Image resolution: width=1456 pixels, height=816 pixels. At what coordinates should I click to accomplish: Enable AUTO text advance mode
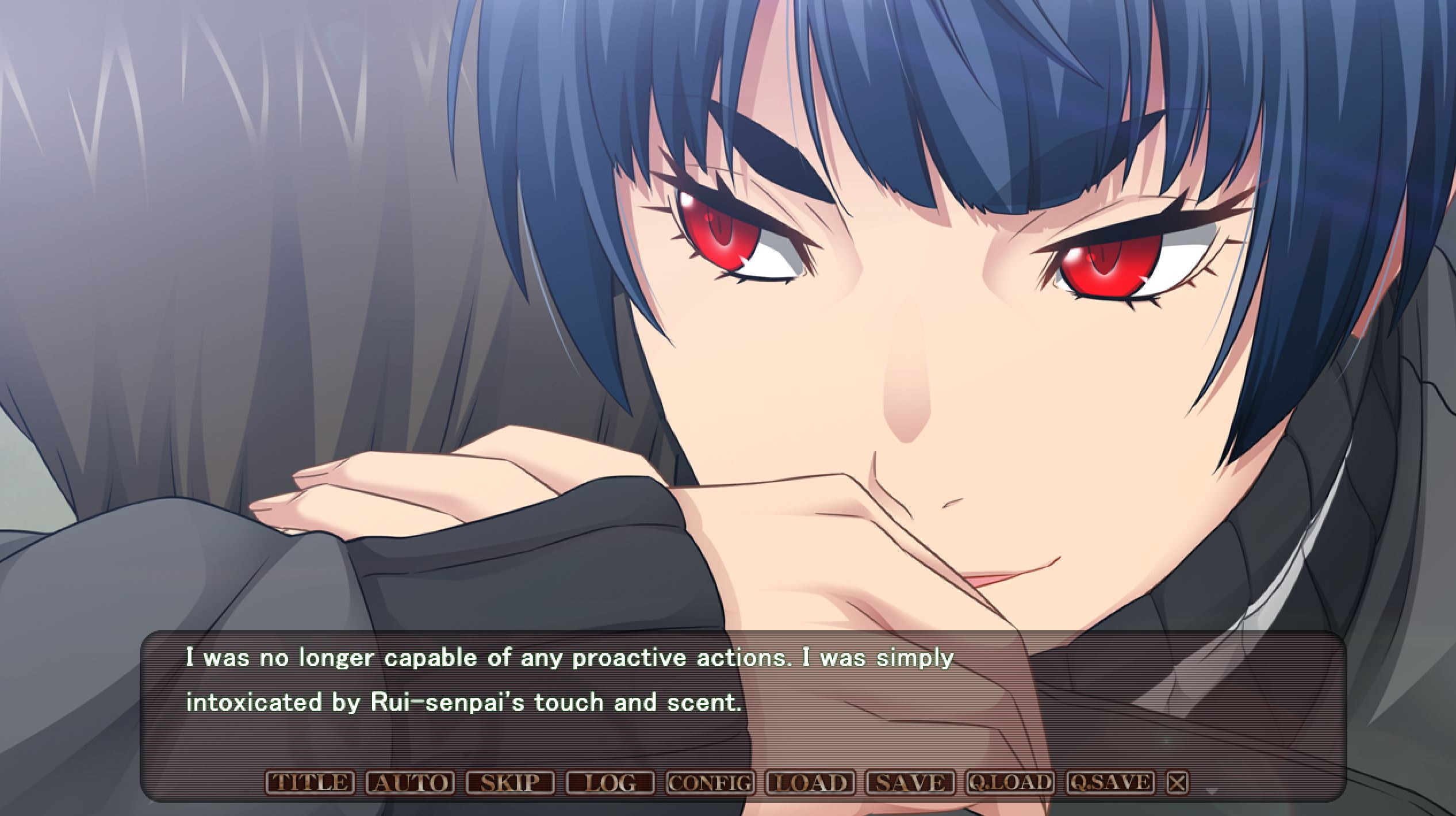click(x=409, y=782)
